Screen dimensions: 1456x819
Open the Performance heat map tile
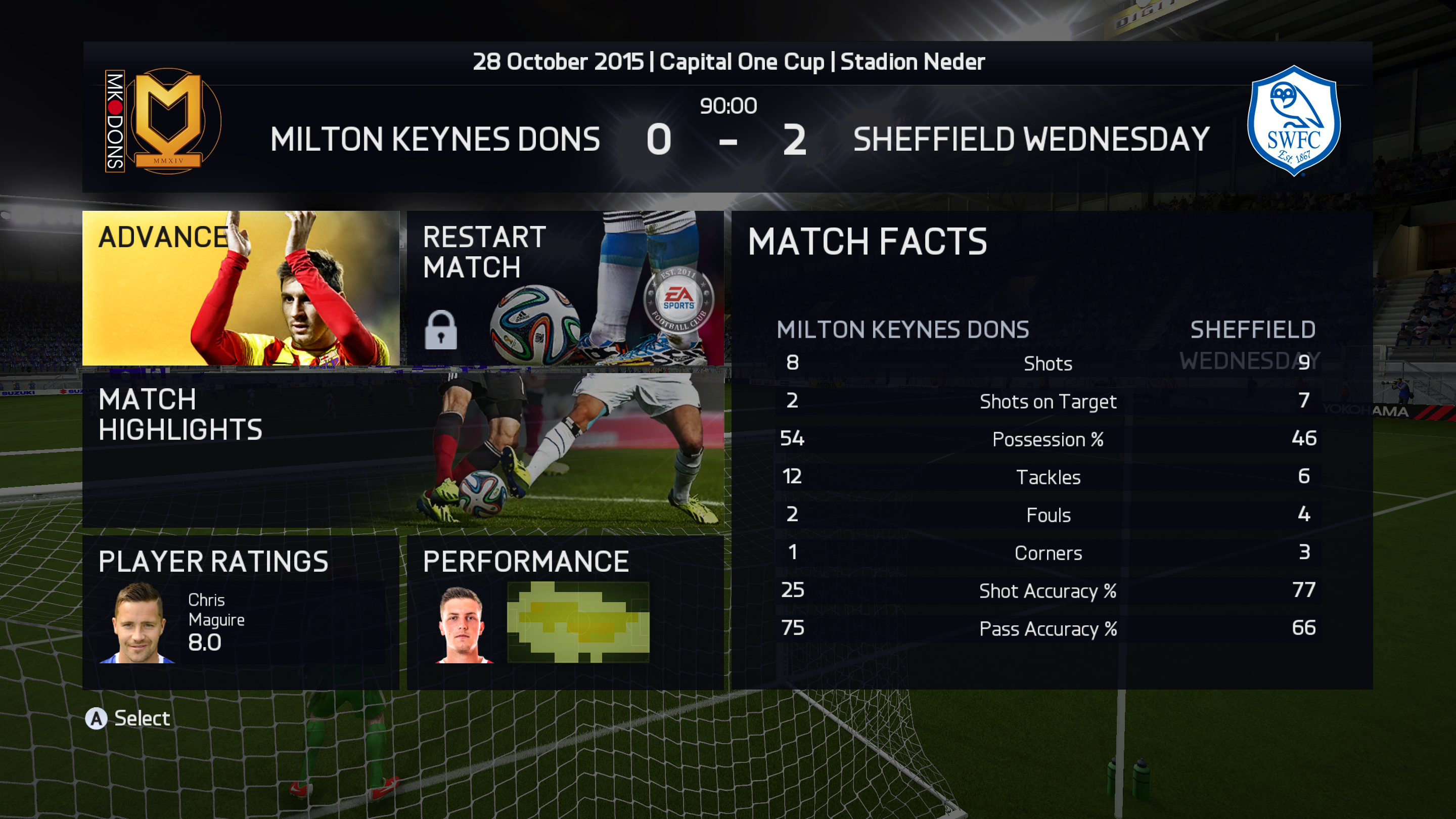pos(565,612)
